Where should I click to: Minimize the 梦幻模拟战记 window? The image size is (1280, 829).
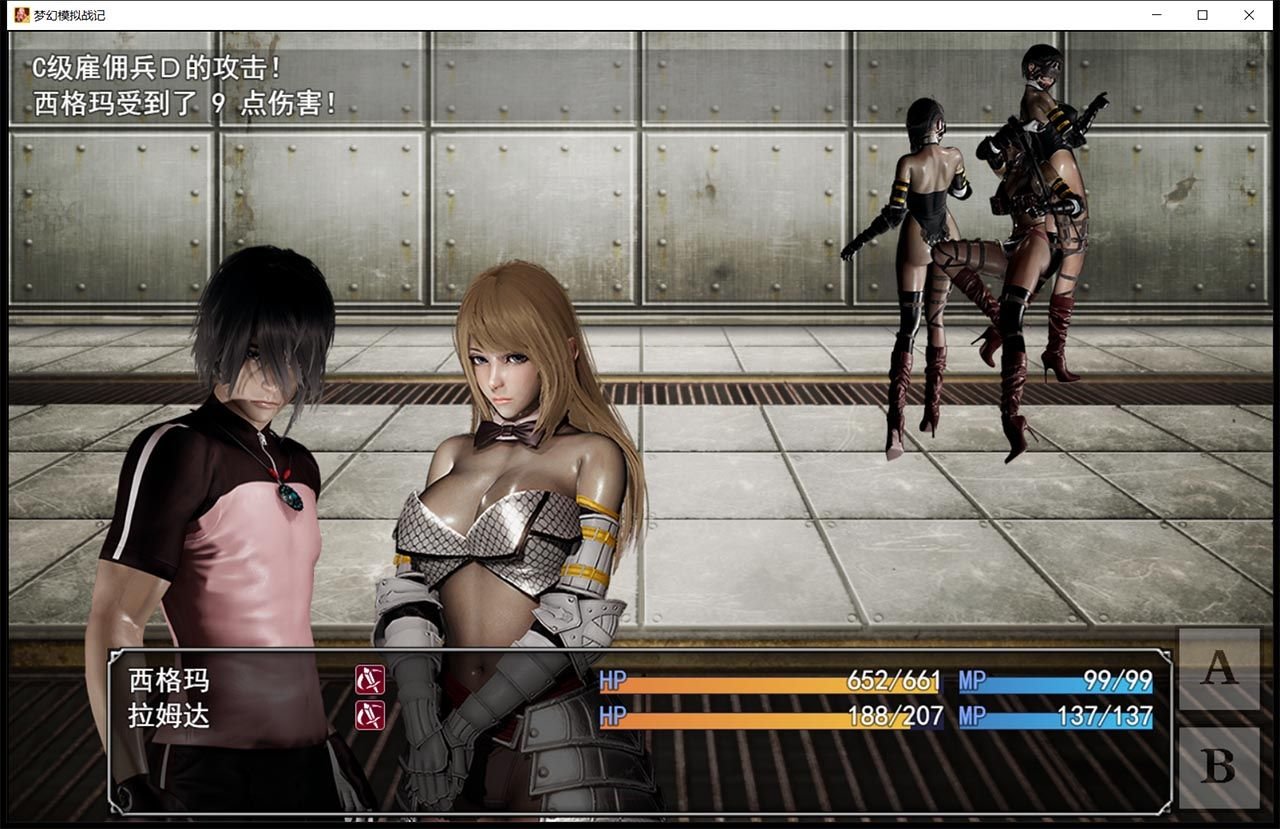[x=1157, y=15]
